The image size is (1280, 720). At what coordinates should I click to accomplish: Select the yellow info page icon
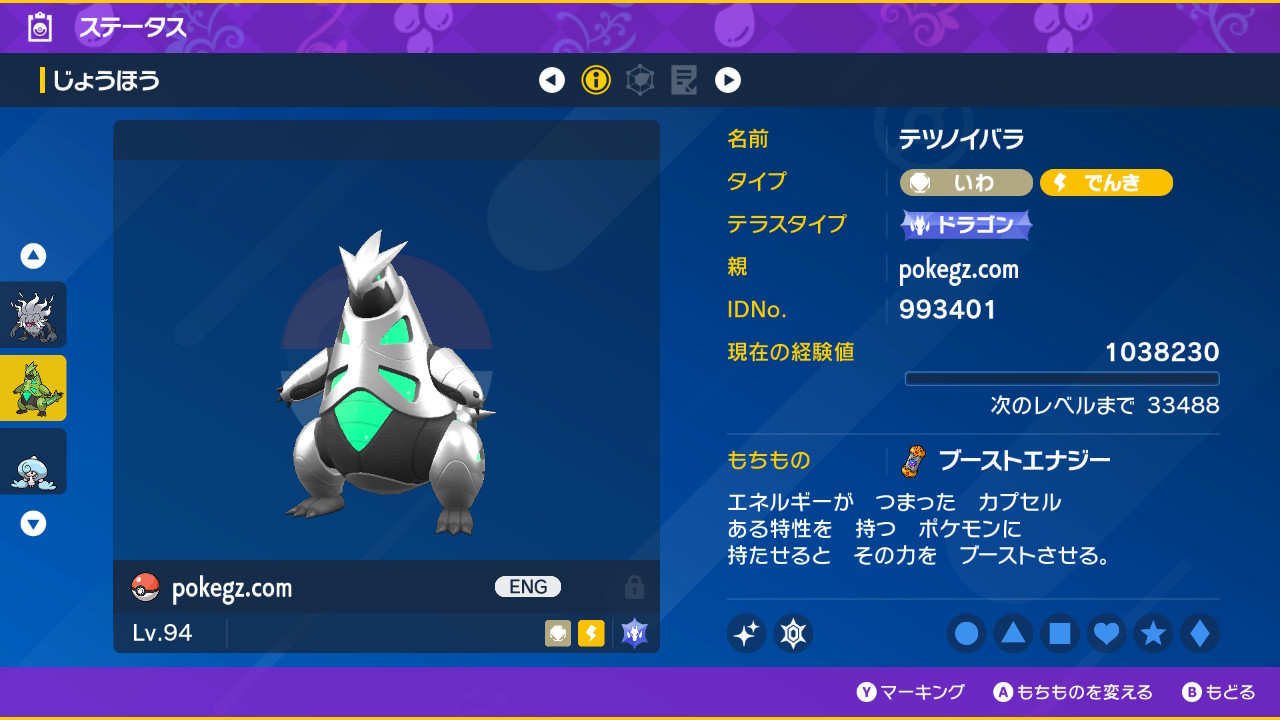(x=596, y=80)
